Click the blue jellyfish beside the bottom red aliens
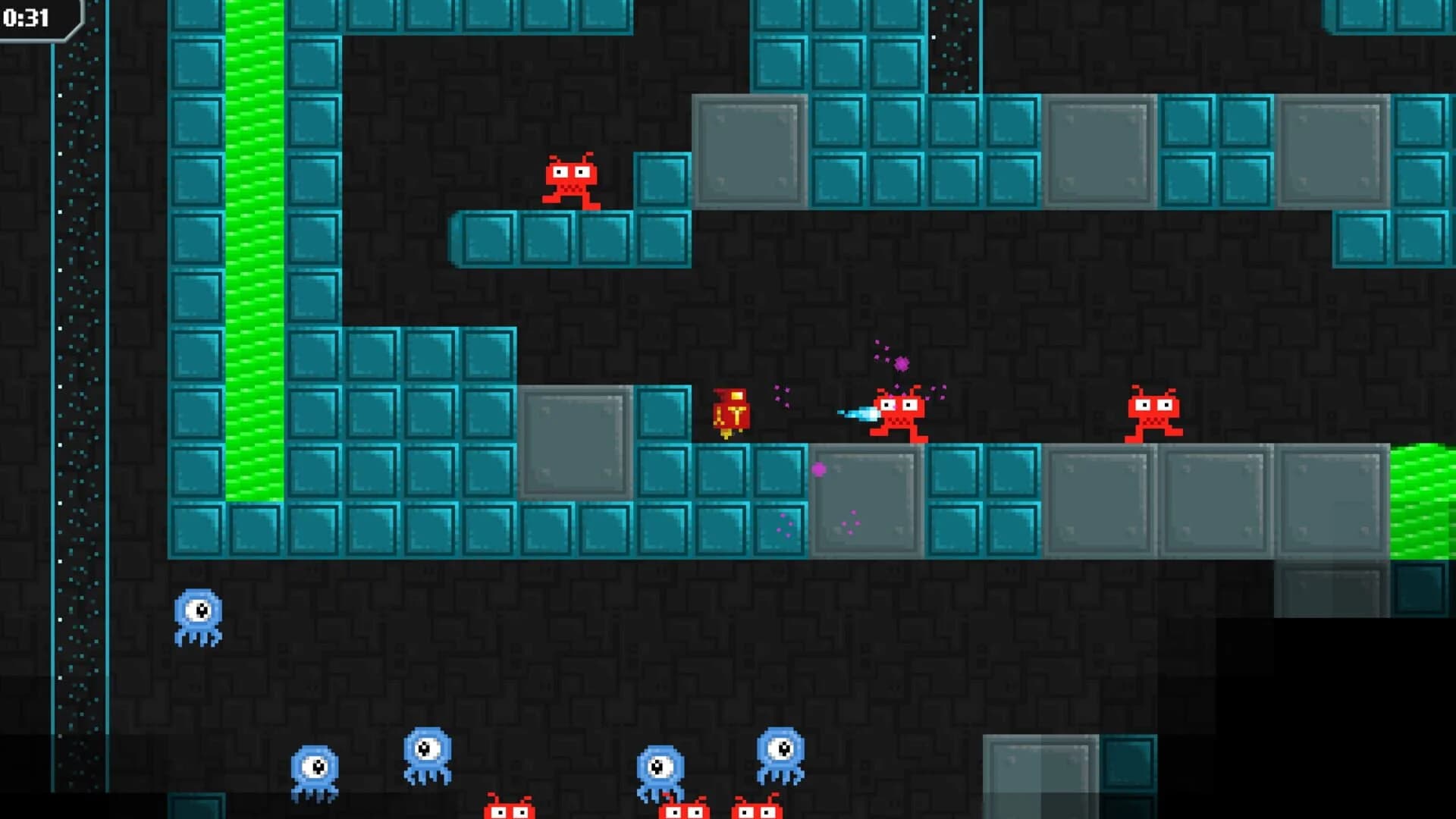The width and height of the screenshot is (1456, 819). click(x=660, y=767)
